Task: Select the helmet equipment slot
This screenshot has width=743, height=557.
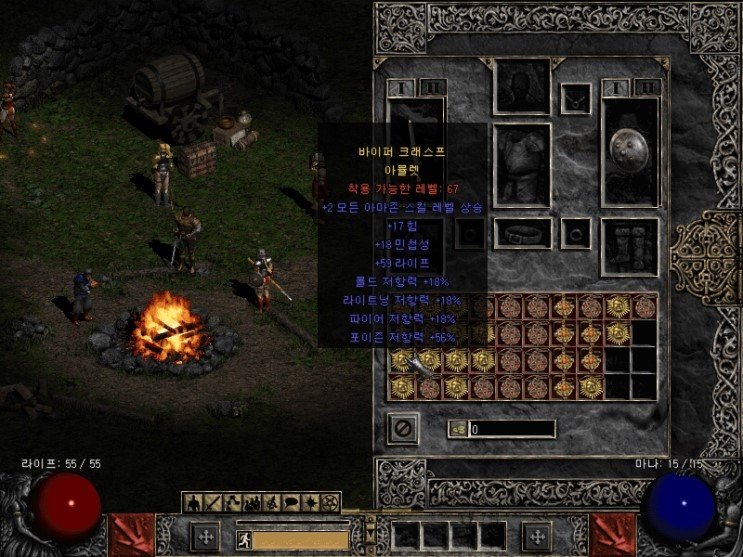Action: [522, 86]
